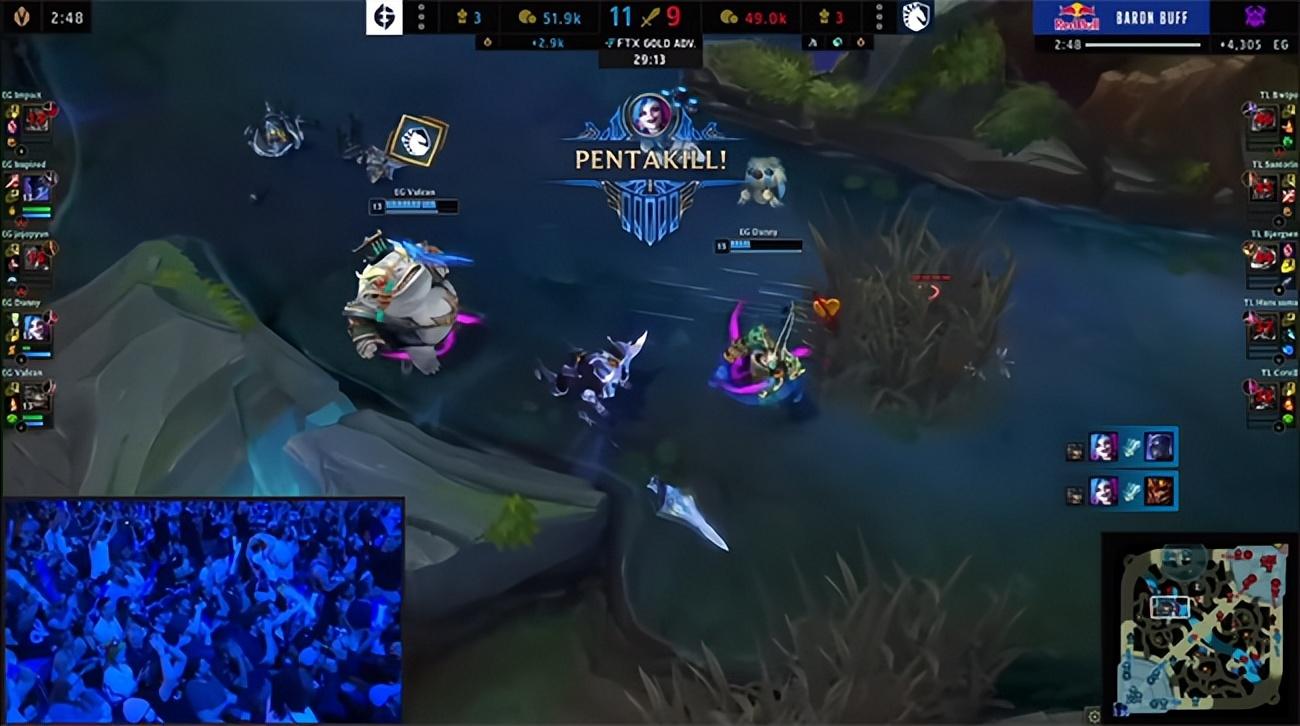Click the Baron Buff duration progress bar
1300x726 pixels.
1143,44
